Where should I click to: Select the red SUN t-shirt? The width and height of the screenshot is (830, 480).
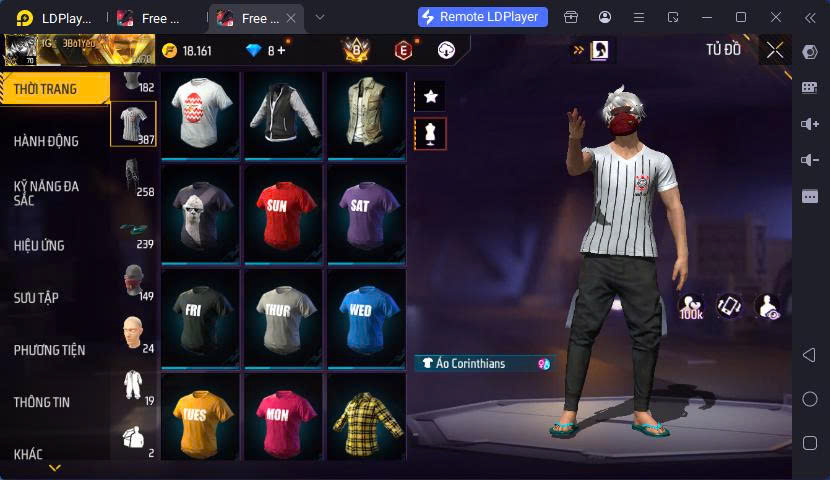pyautogui.click(x=284, y=209)
